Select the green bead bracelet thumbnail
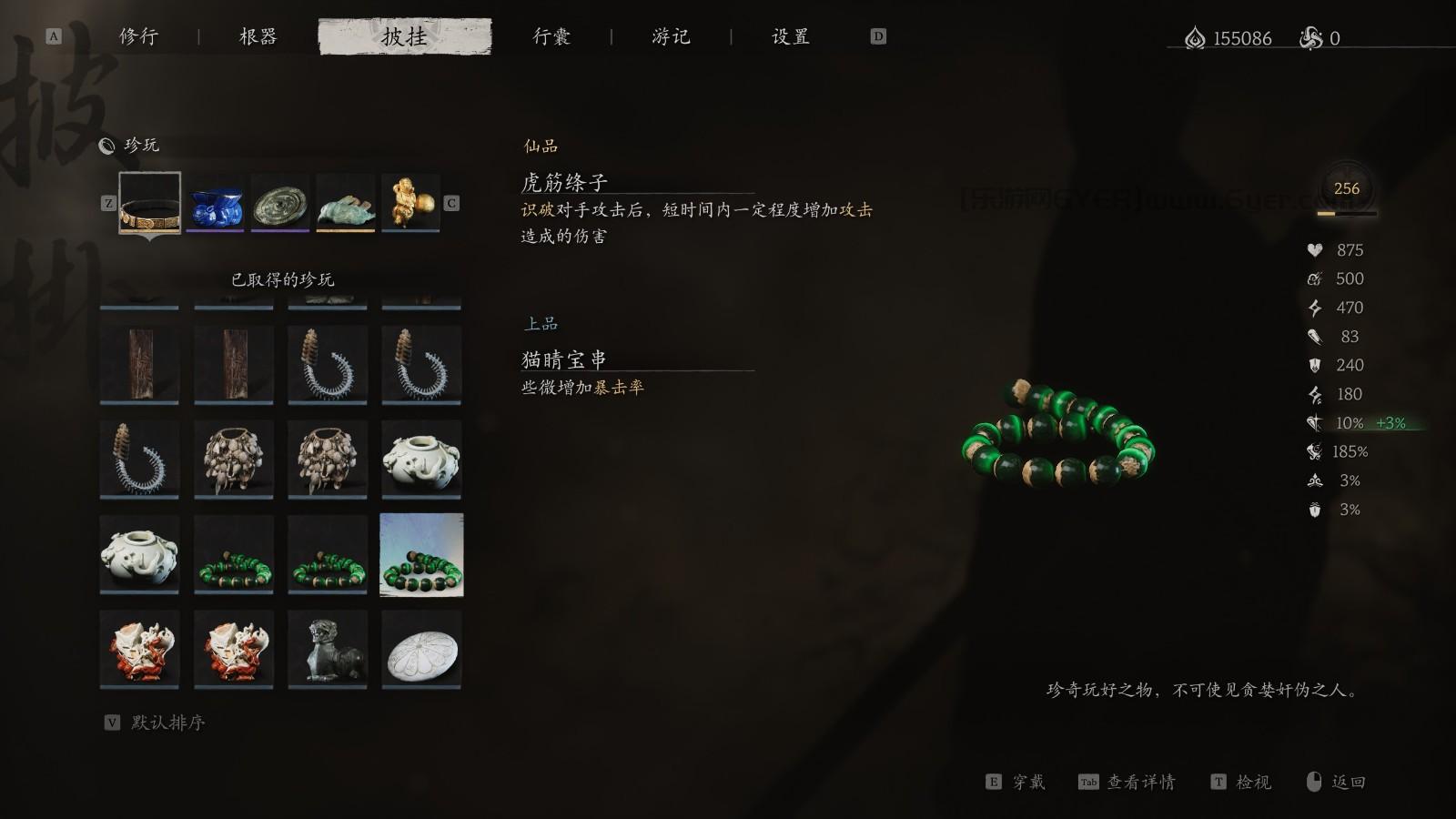Viewport: 1456px width, 819px height. pyautogui.click(x=420, y=554)
